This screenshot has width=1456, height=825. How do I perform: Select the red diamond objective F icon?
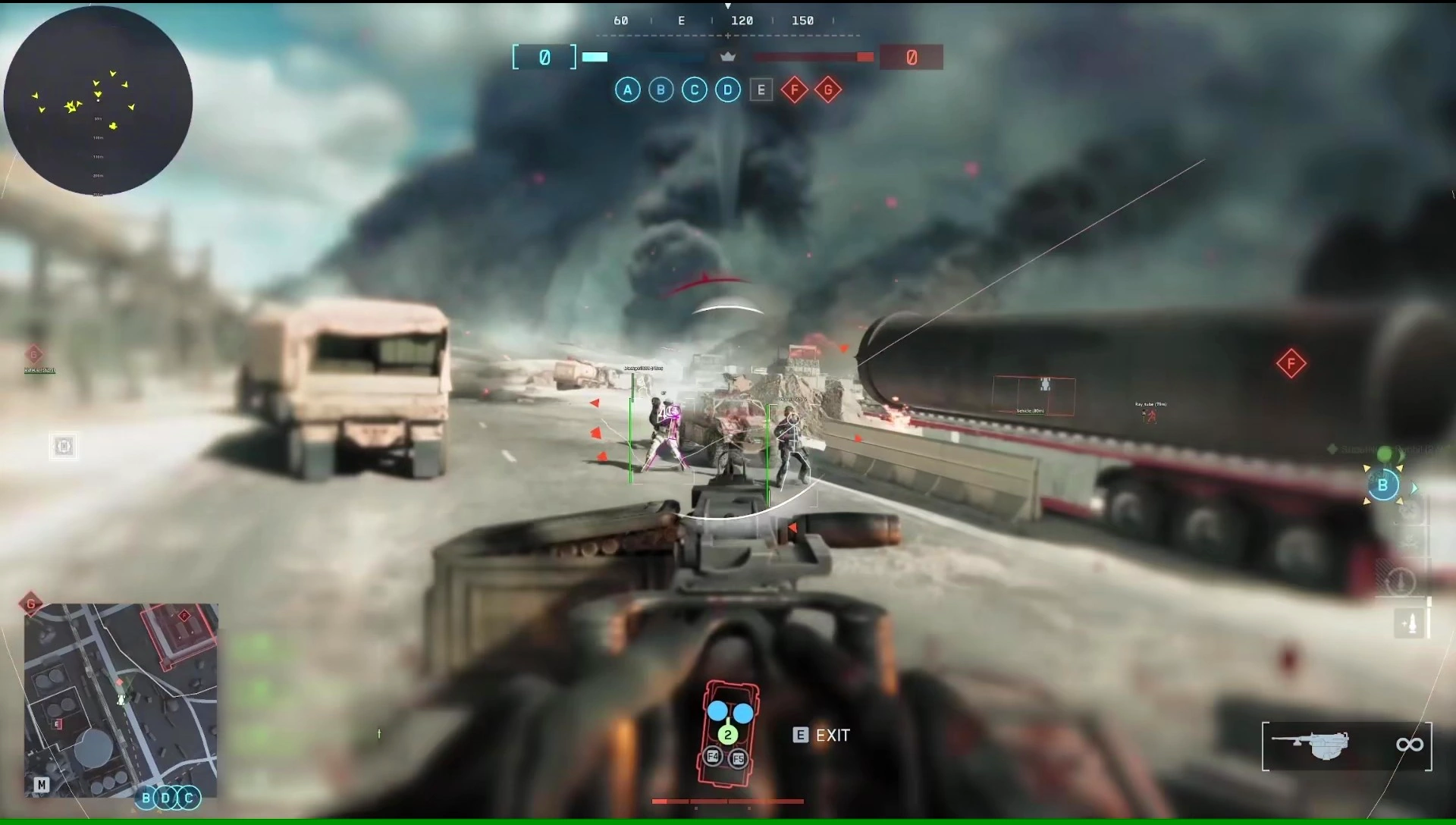tap(794, 89)
